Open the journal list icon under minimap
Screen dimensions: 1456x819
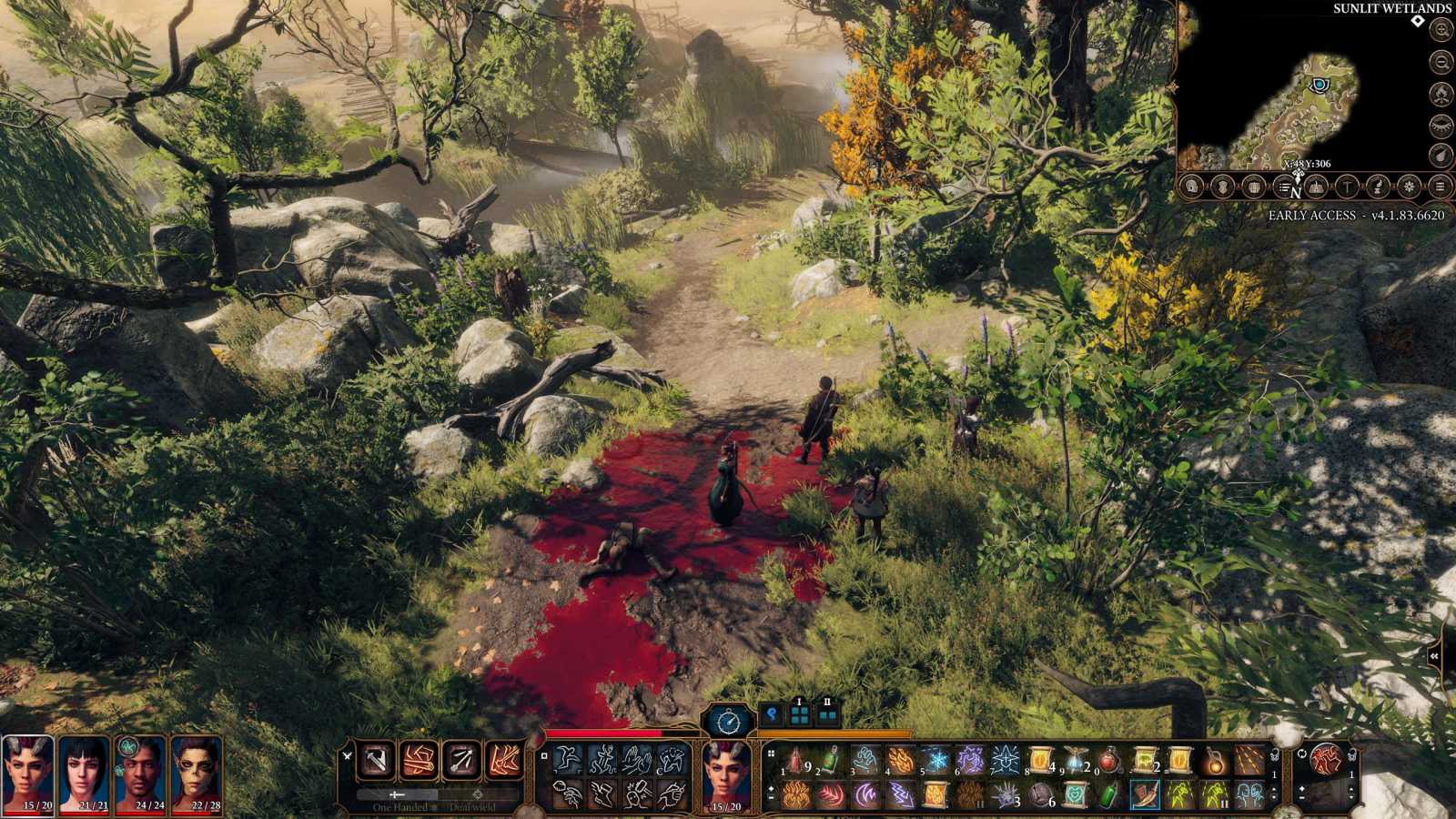[1284, 187]
